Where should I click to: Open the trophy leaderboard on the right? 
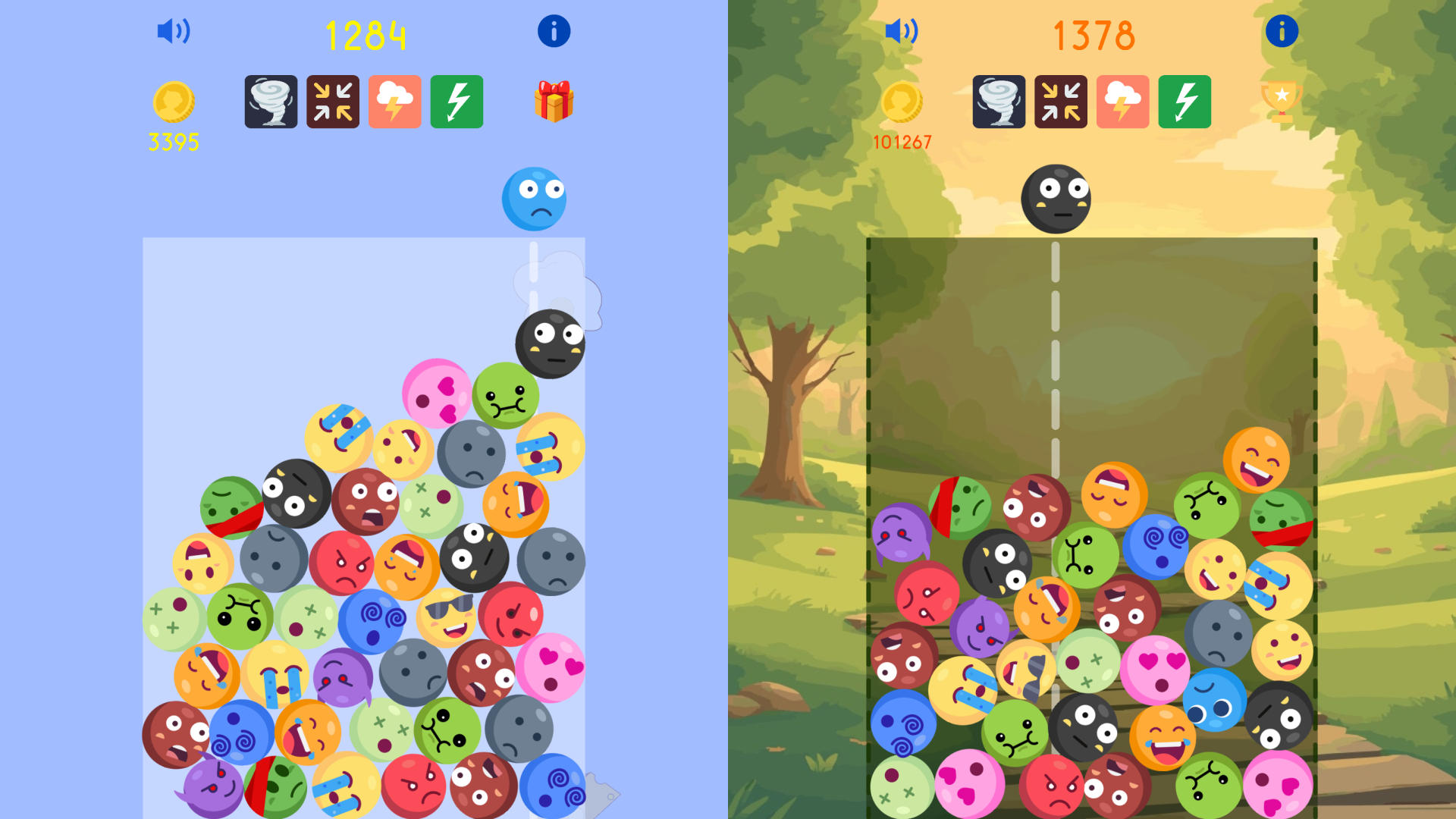1282,102
